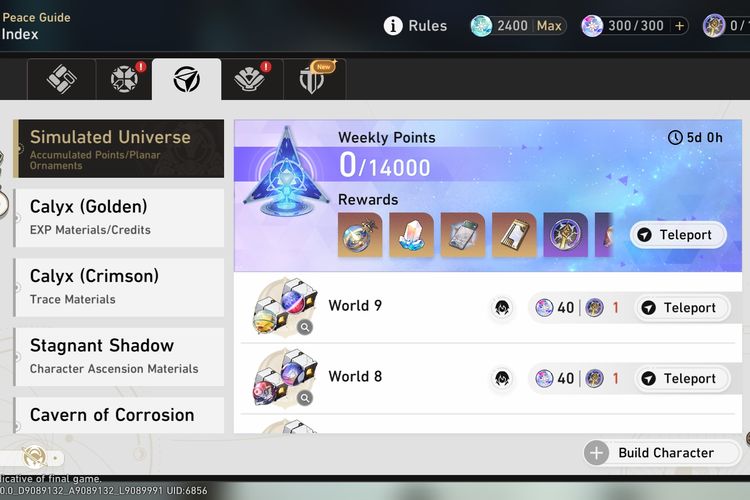This screenshot has height=500, width=750.
Task: Switch to the tab marked New
Action: tap(311, 80)
